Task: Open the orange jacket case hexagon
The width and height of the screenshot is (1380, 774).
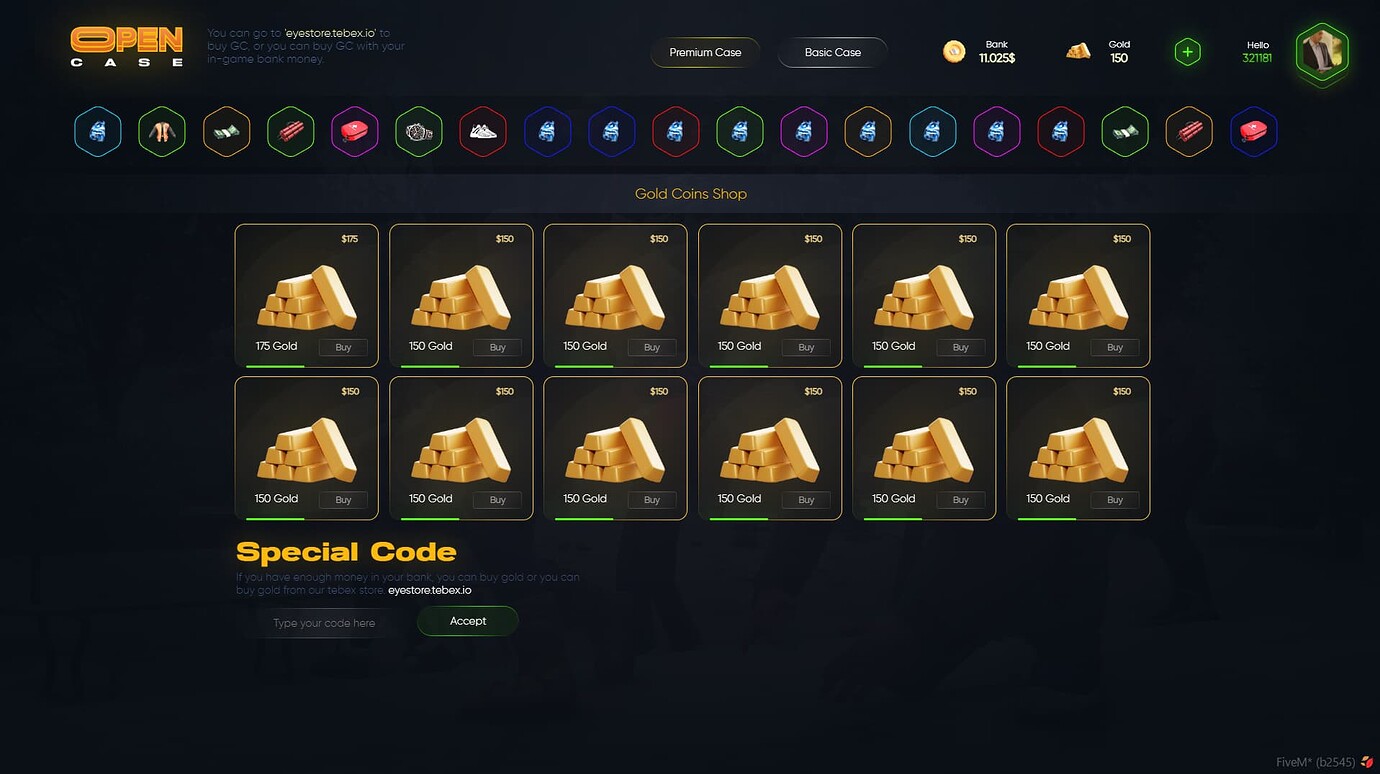Action: coord(161,131)
